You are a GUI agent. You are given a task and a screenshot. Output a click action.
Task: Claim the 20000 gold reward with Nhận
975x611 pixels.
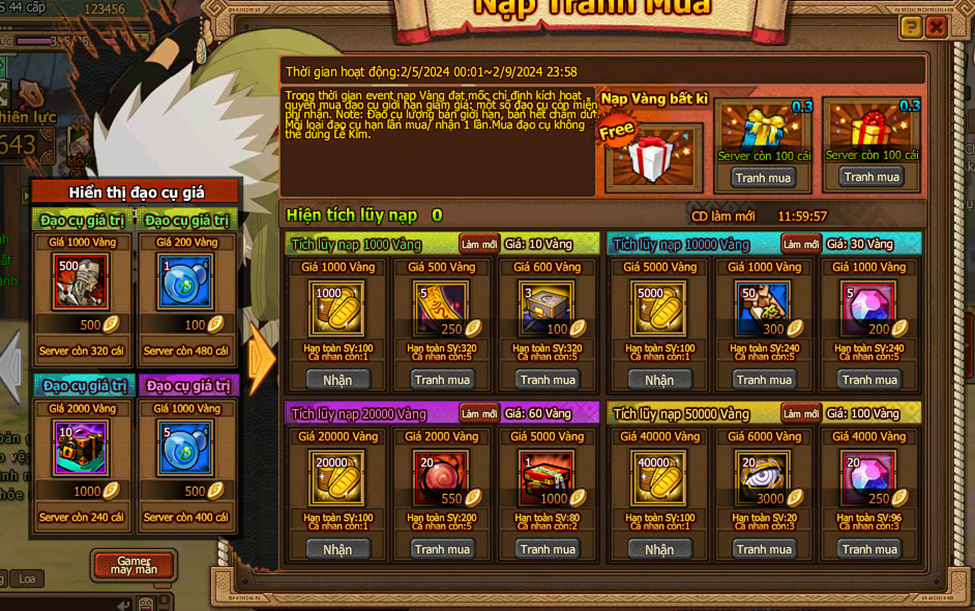point(337,549)
